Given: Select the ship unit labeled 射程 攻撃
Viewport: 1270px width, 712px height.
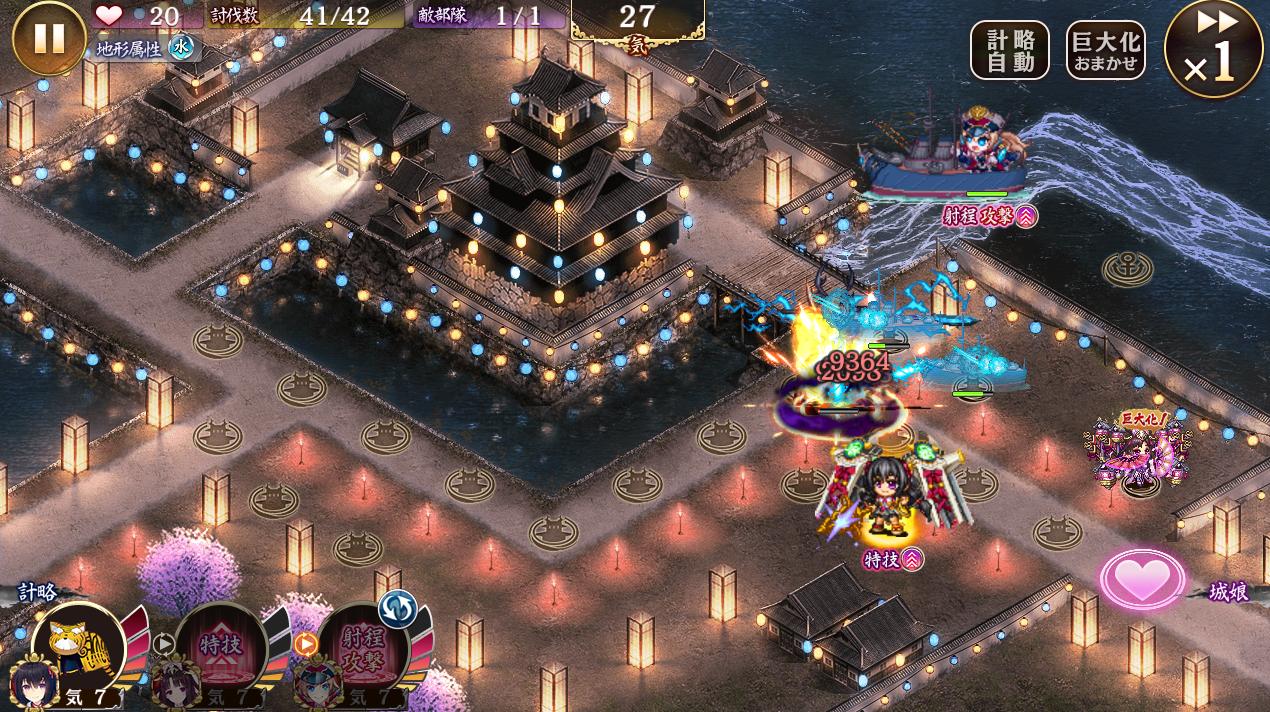Looking at the screenshot, I should [x=960, y=160].
